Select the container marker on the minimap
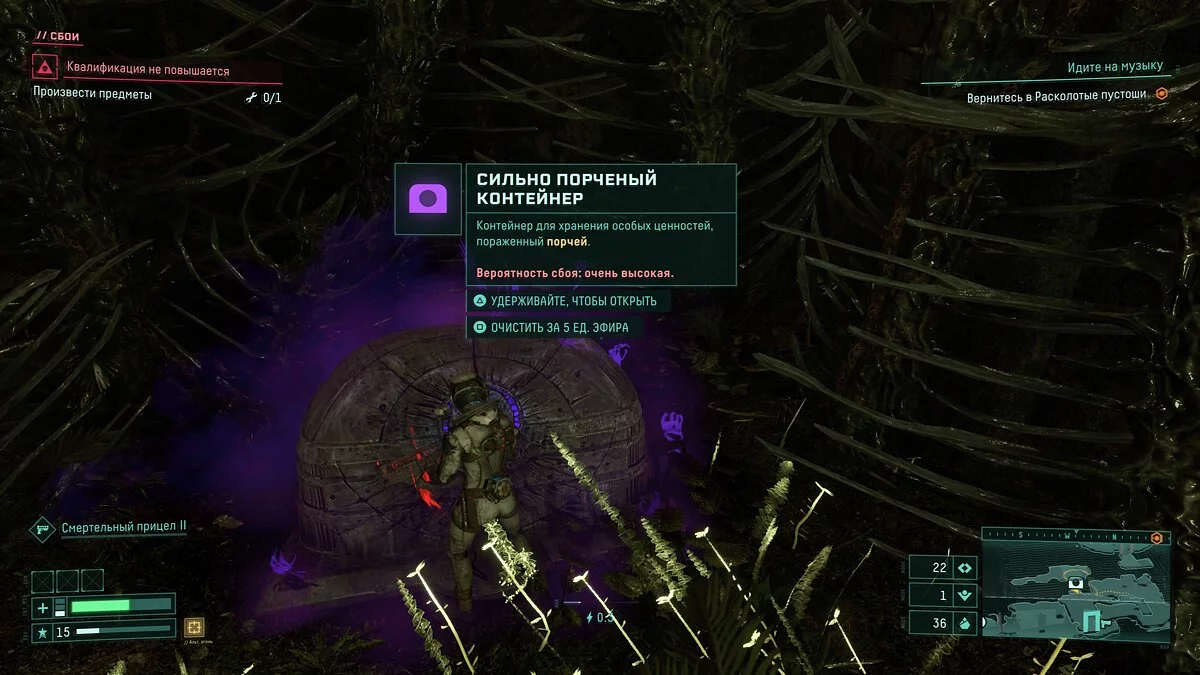This screenshot has width=1200, height=675. pos(1076,583)
